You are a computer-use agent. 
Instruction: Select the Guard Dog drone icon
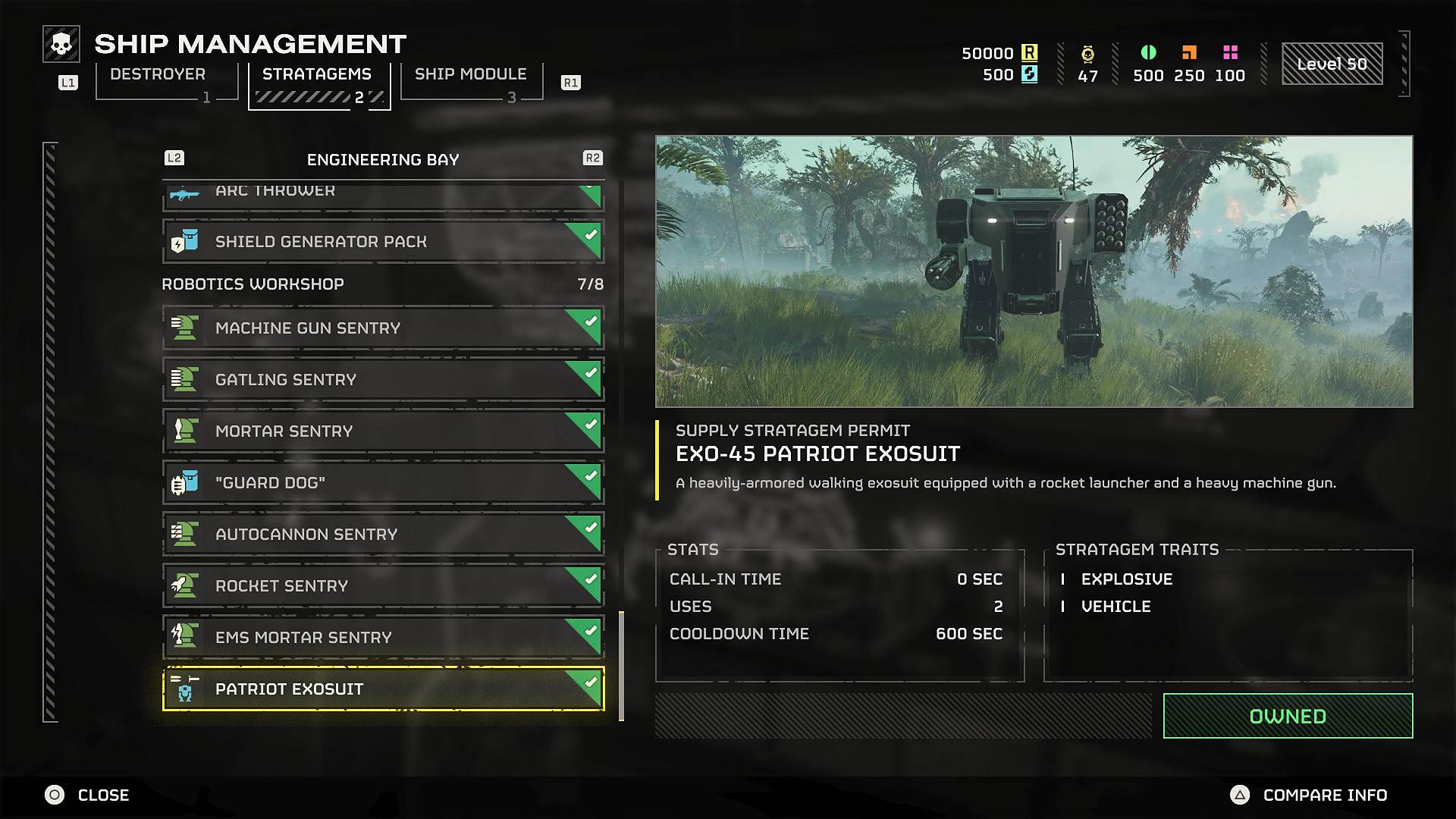(184, 482)
